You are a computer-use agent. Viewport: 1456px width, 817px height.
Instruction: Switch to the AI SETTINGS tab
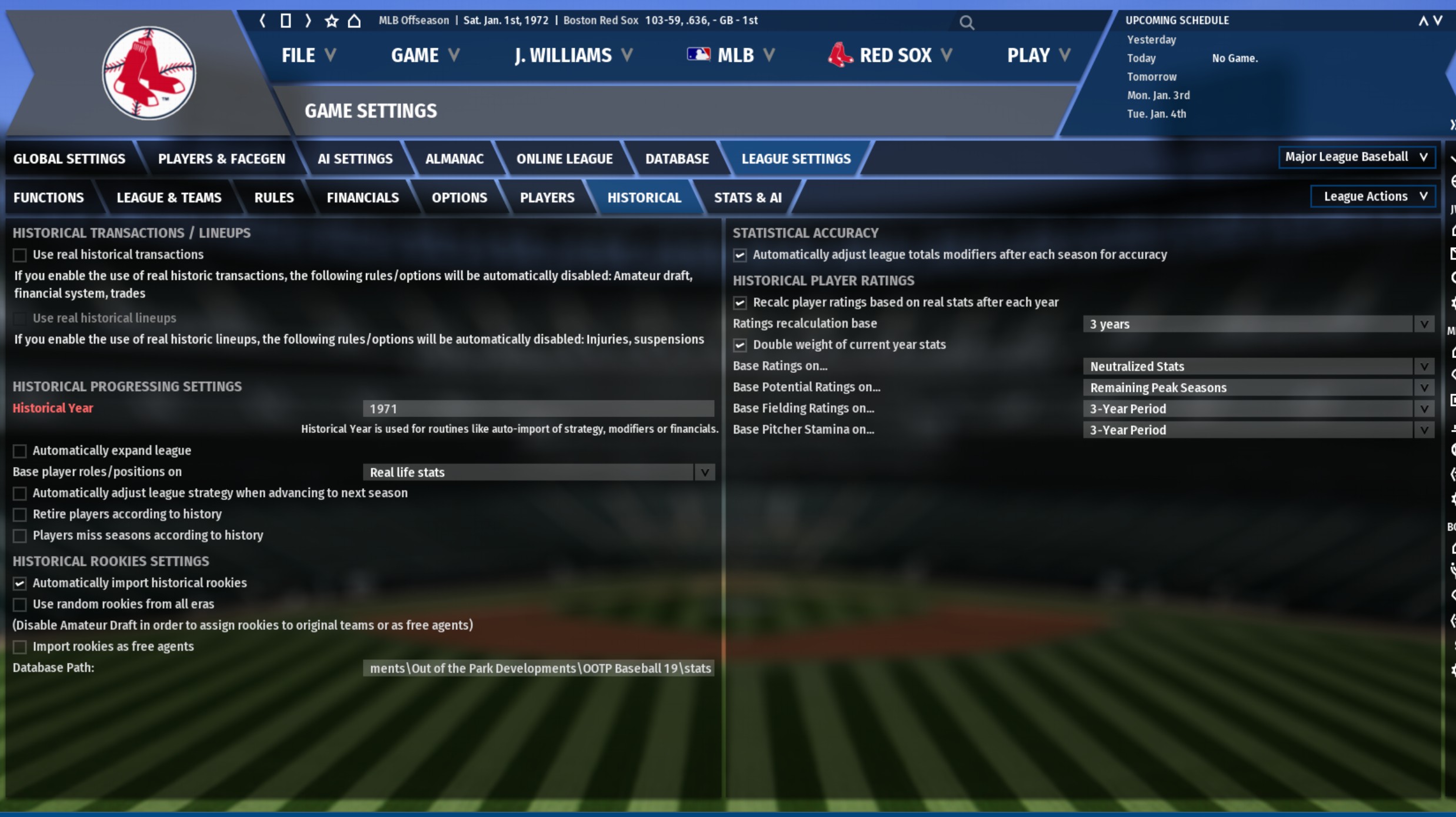coord(355,159)
